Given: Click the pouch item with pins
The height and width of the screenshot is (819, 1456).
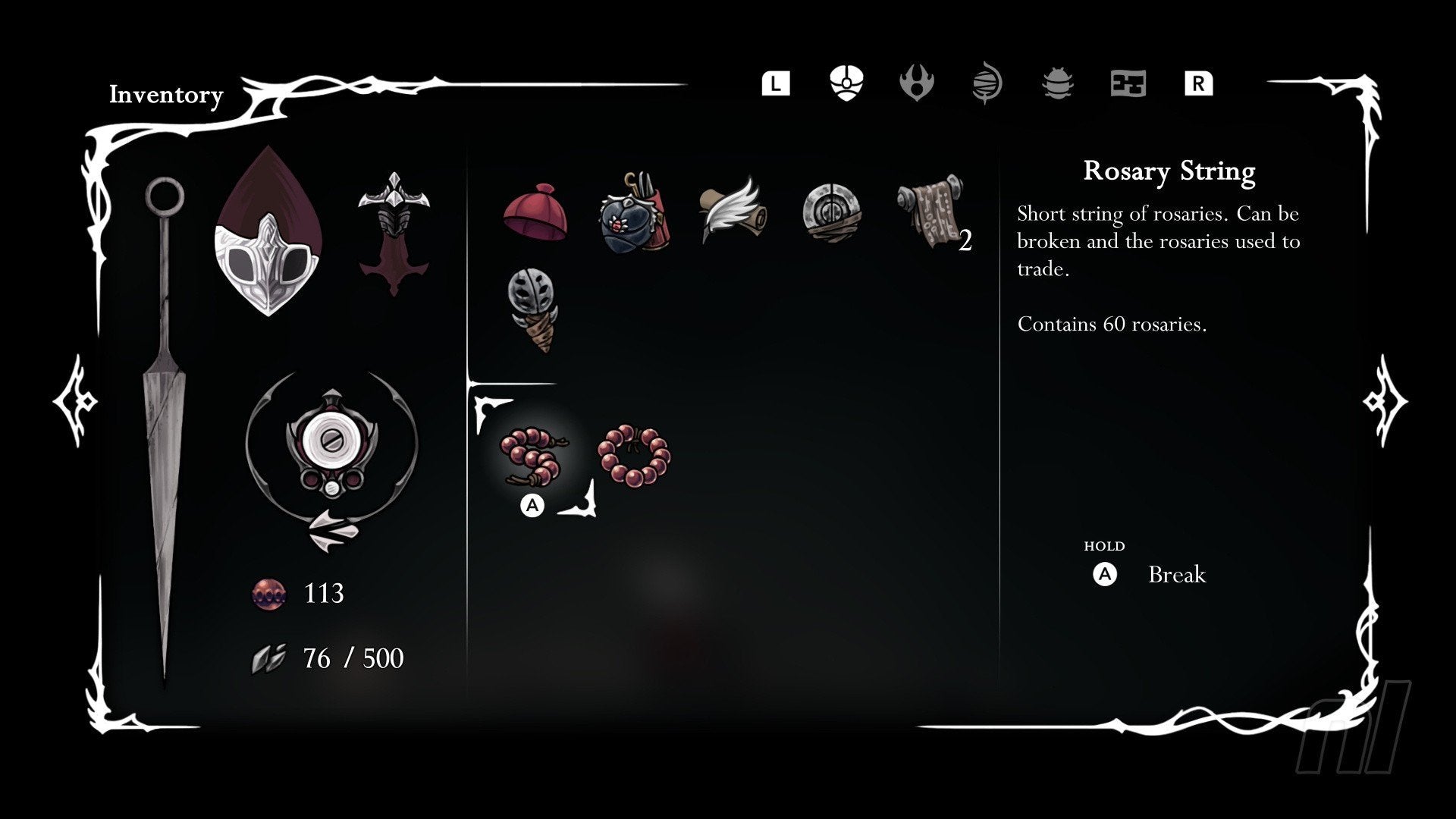Looking at the screenshot, I should [634, 213].
